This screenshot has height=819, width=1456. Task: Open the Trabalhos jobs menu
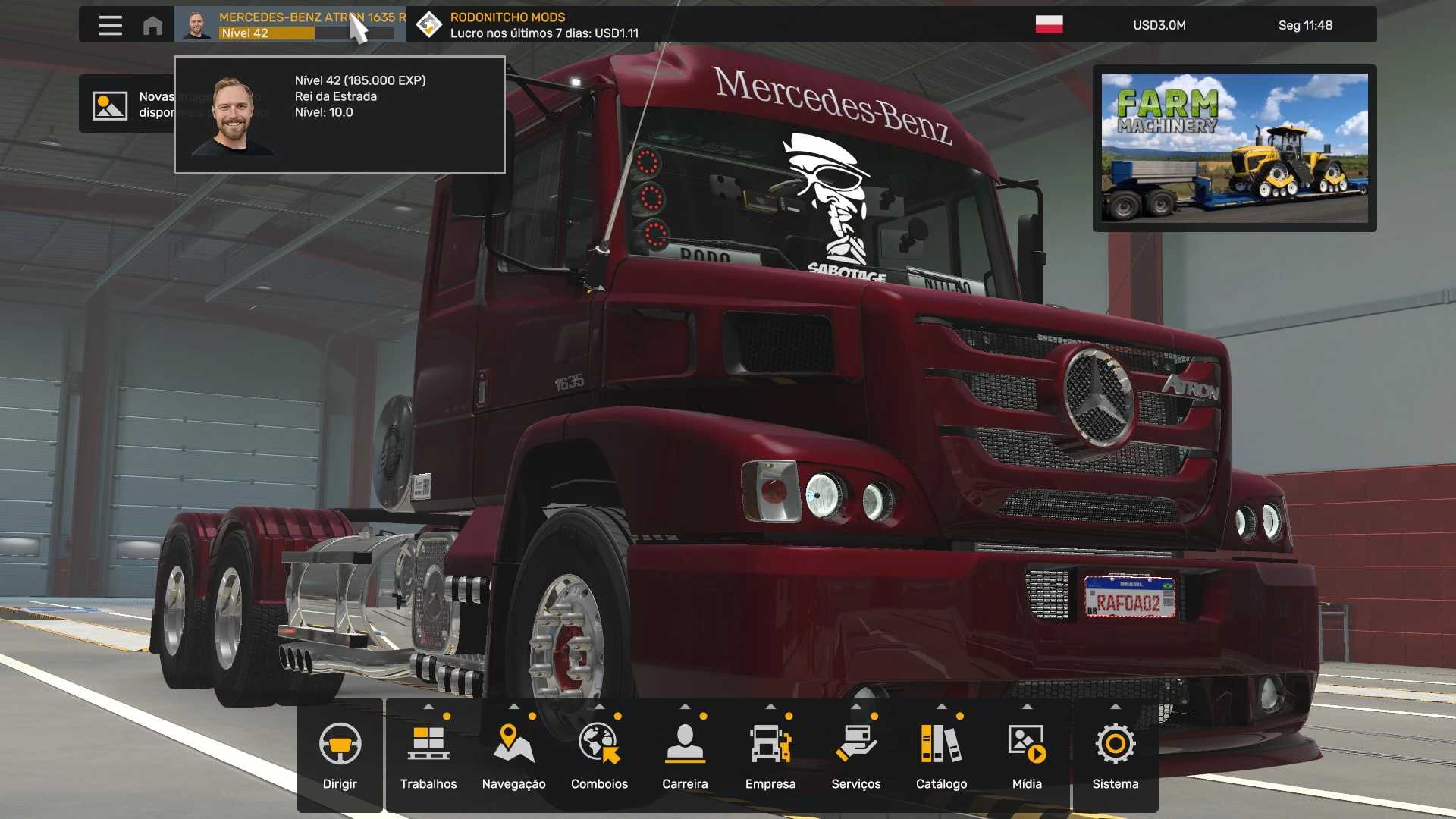428,755
